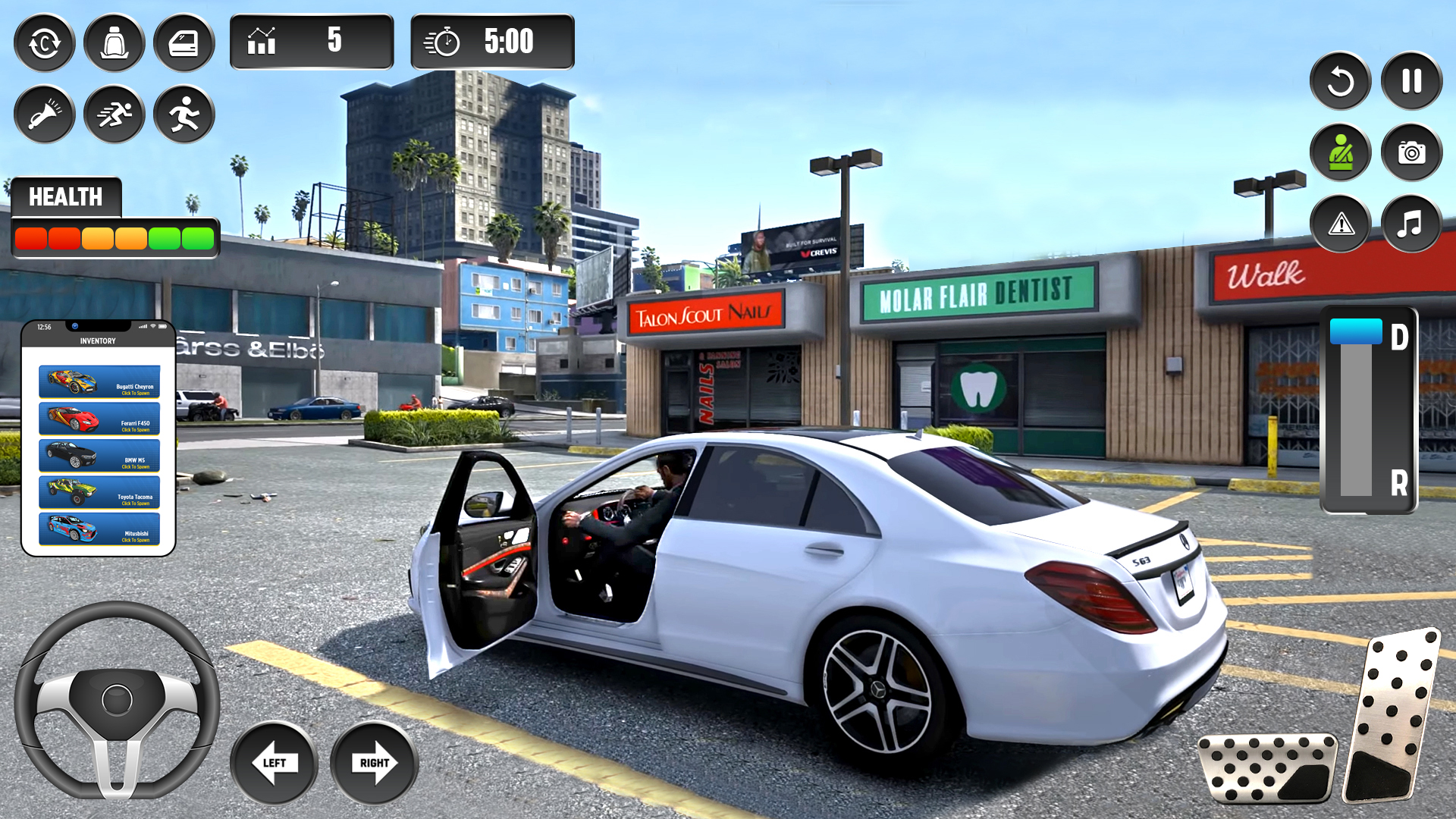
Task: Select the Toyota Tacoma truck entry
Action: (x=99, y=492)
